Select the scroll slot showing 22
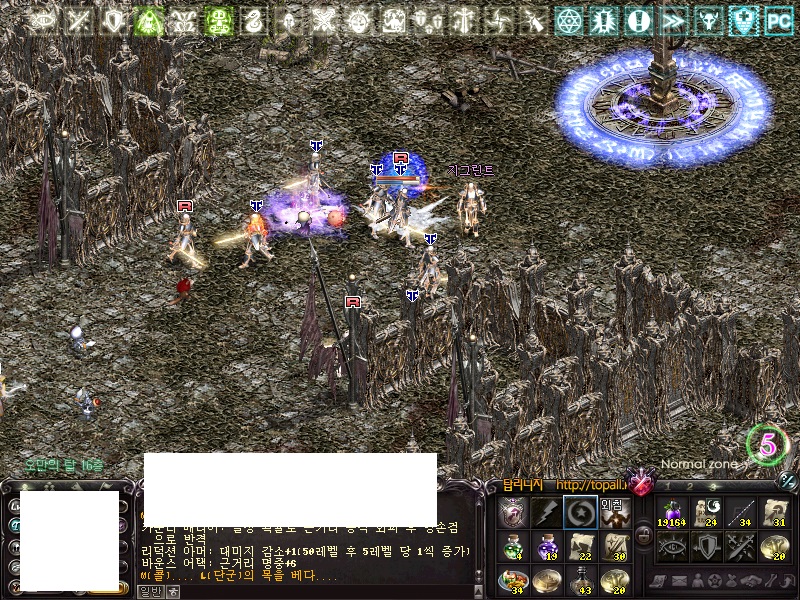The width and height of the screenshot is (800, 600). 579,547
